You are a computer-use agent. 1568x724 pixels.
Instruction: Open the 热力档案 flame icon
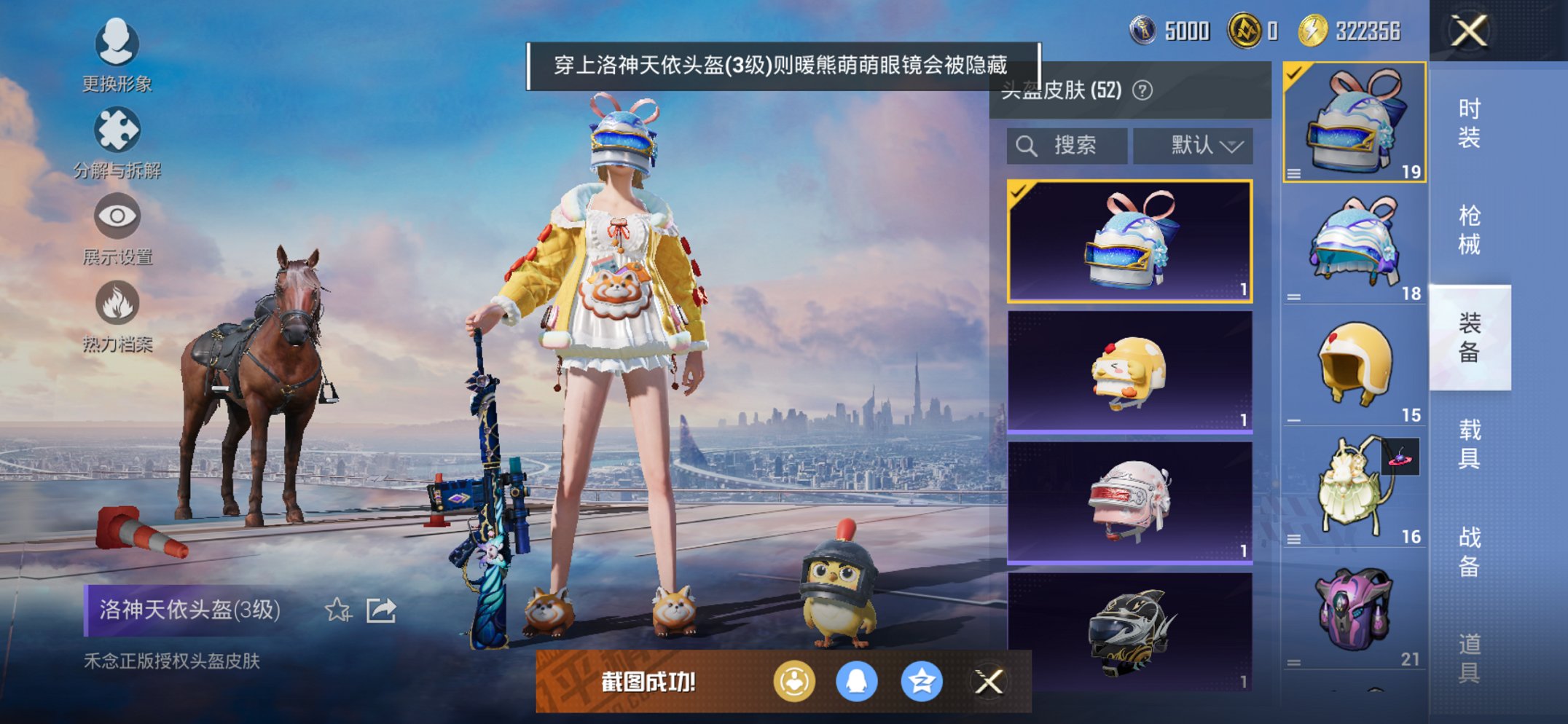click(x=117, y=303)
